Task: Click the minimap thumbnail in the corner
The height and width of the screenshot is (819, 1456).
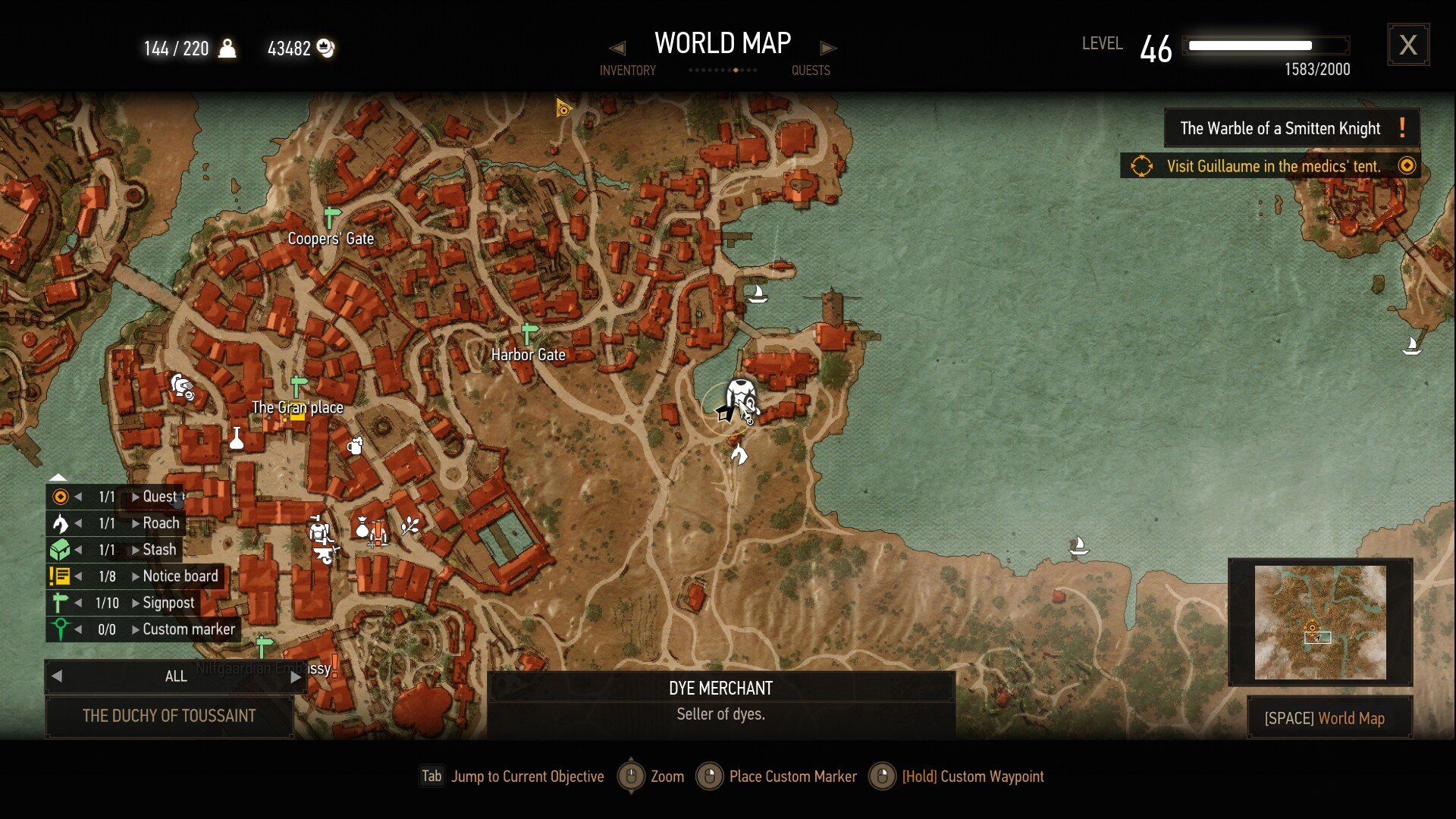Action: pos(1319,622)
